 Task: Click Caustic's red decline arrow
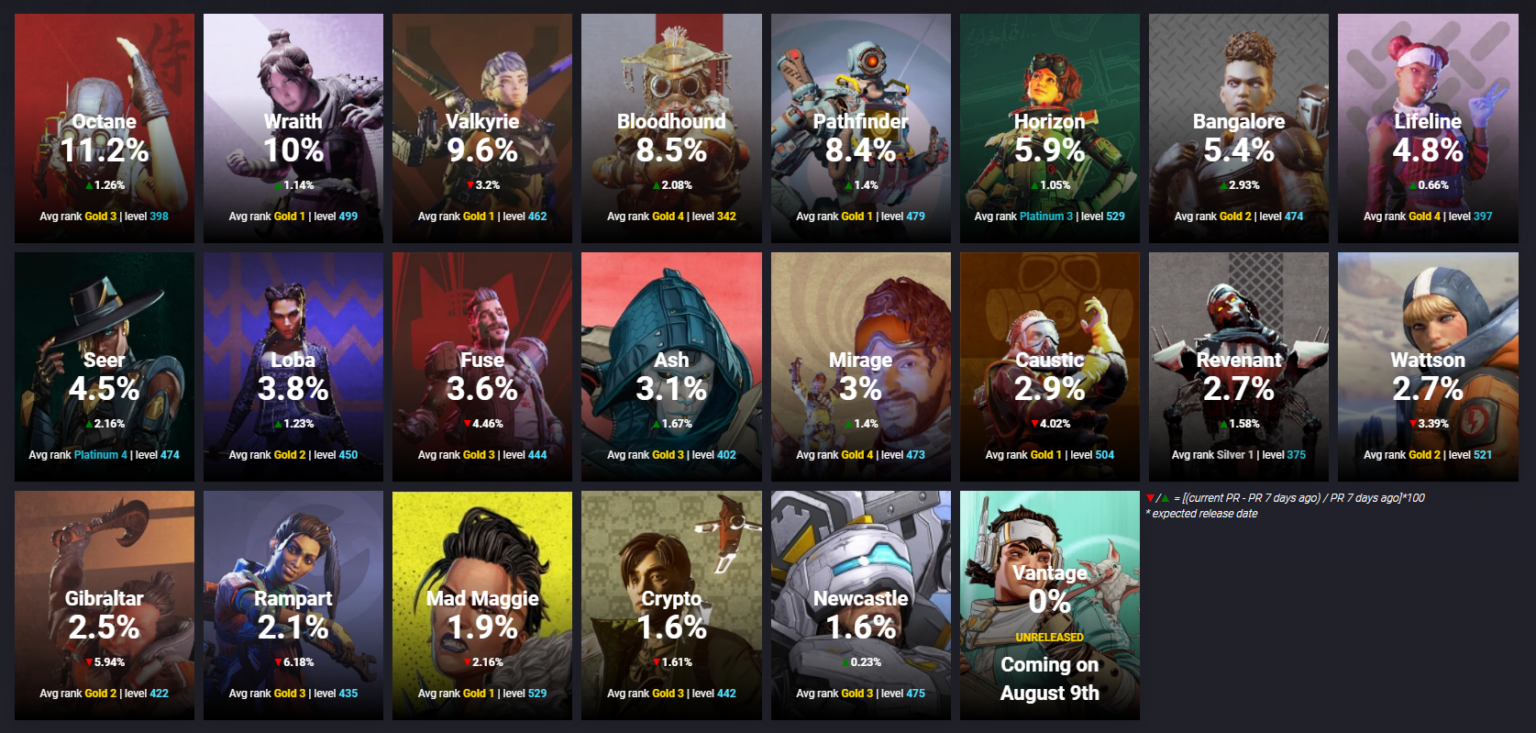[1032, 423]
